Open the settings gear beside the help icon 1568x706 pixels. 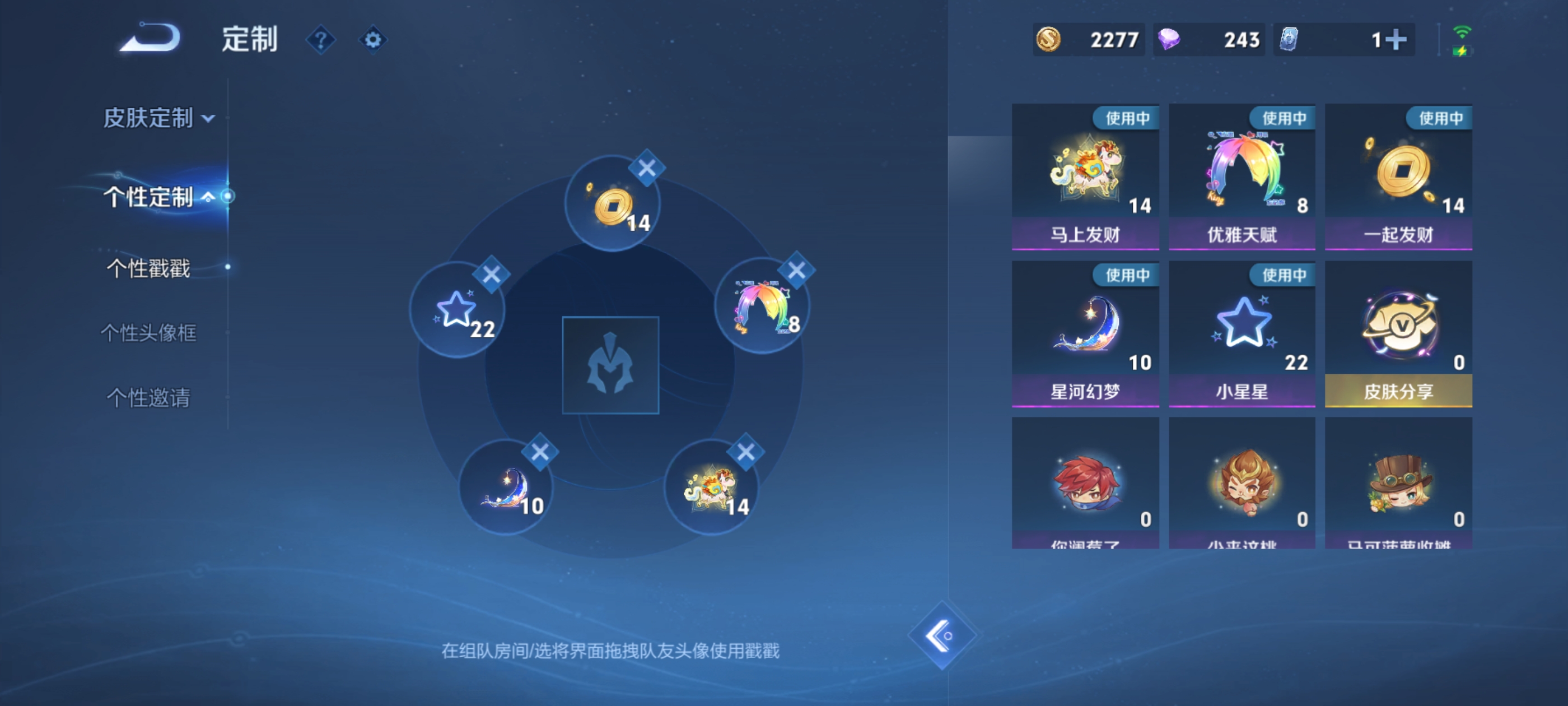[x=374, y=39]
